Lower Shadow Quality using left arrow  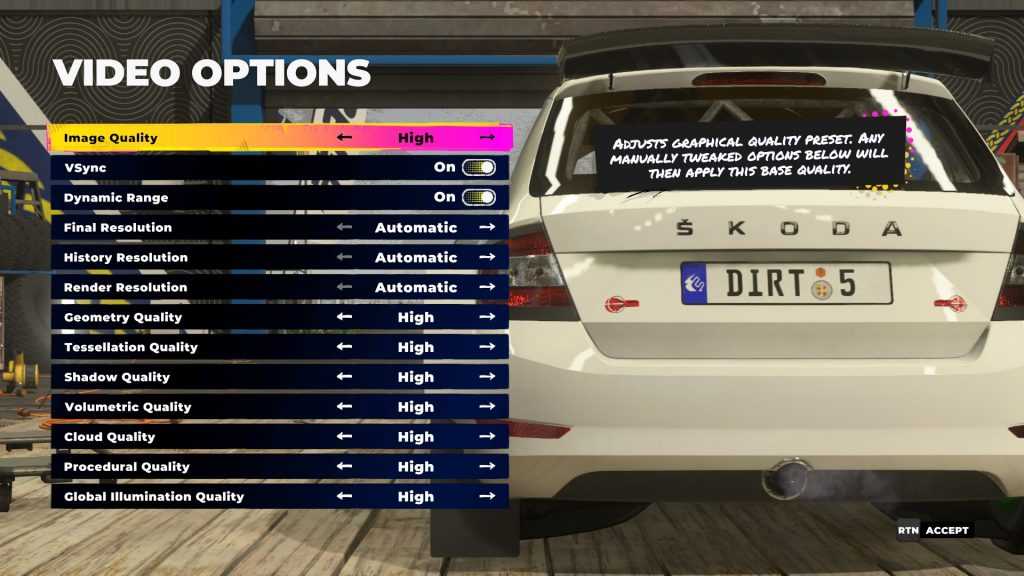[345, 377]
